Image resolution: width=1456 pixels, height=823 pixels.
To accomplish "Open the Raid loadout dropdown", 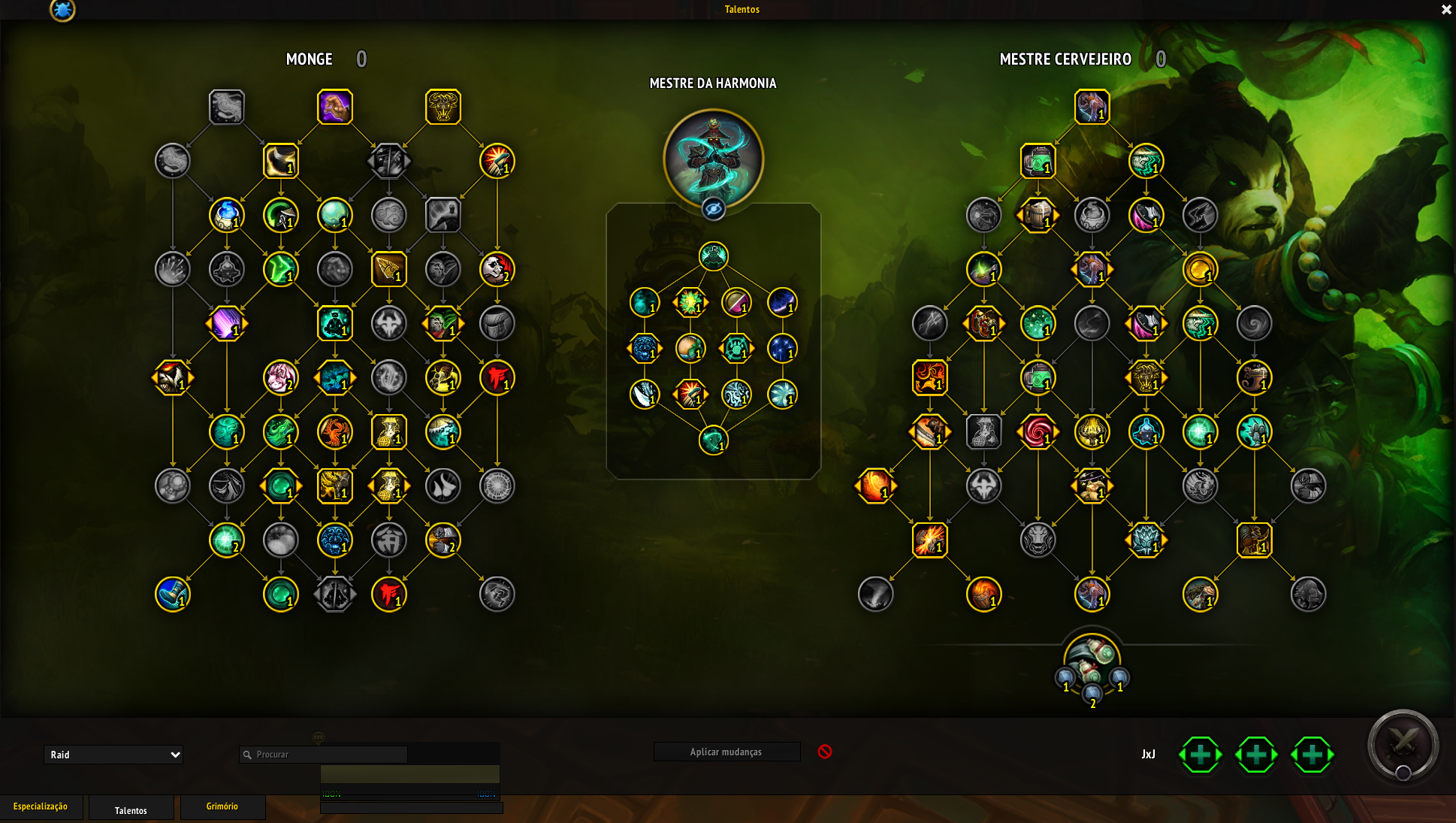I will pyautogui.click(x=113, y=755).
